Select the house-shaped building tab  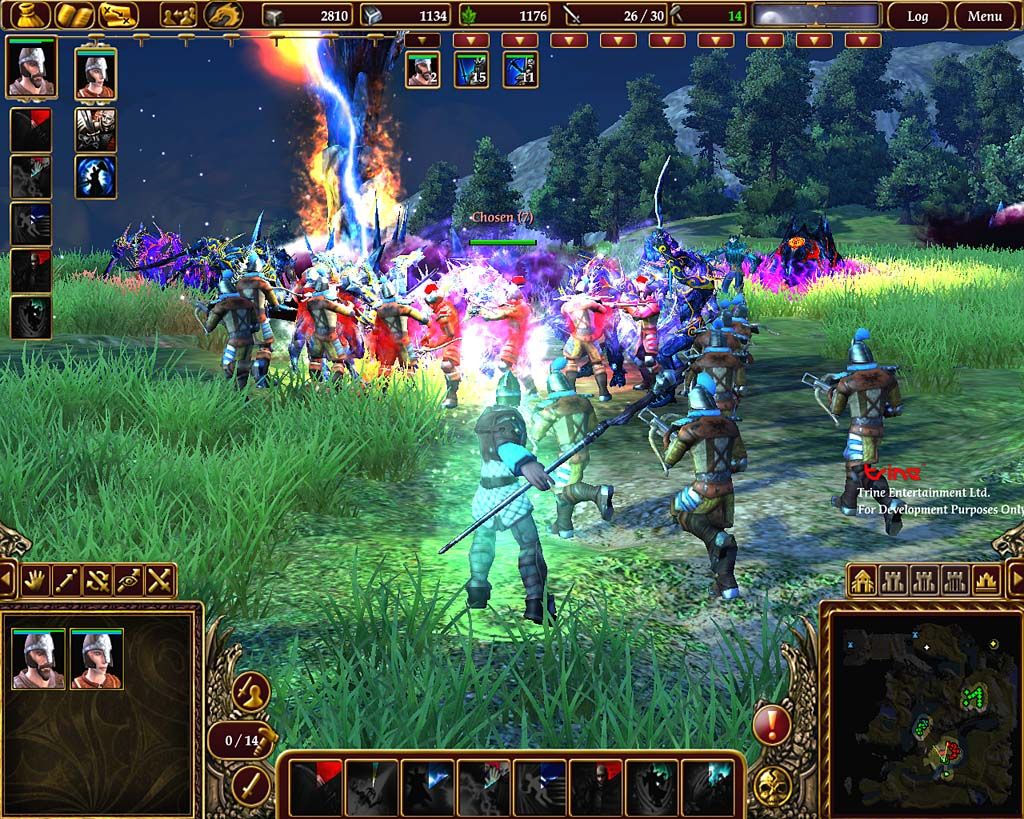[863, 580]
